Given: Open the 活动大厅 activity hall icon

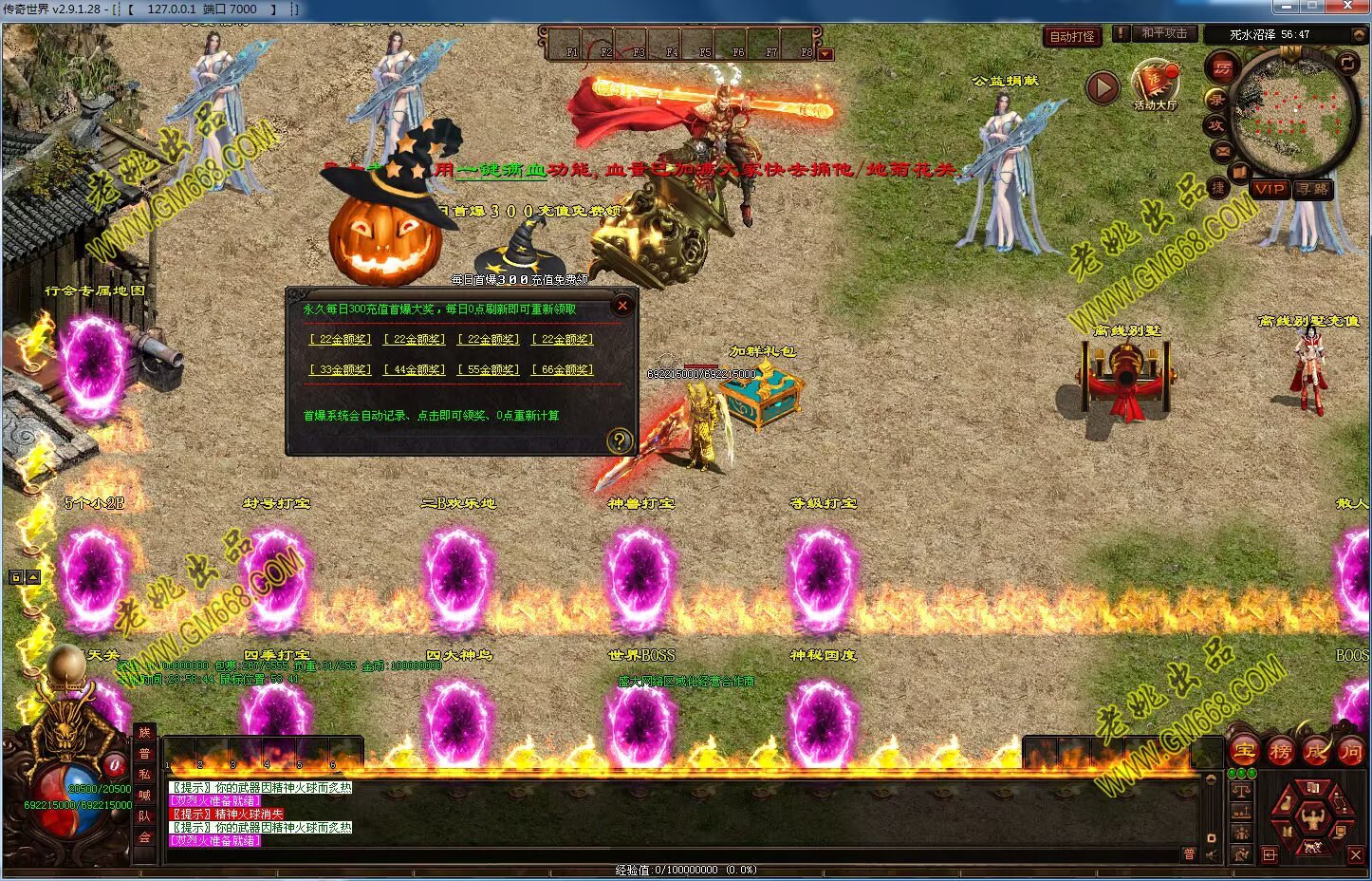Looking at the screenshot, I should tap(1155, 84).
